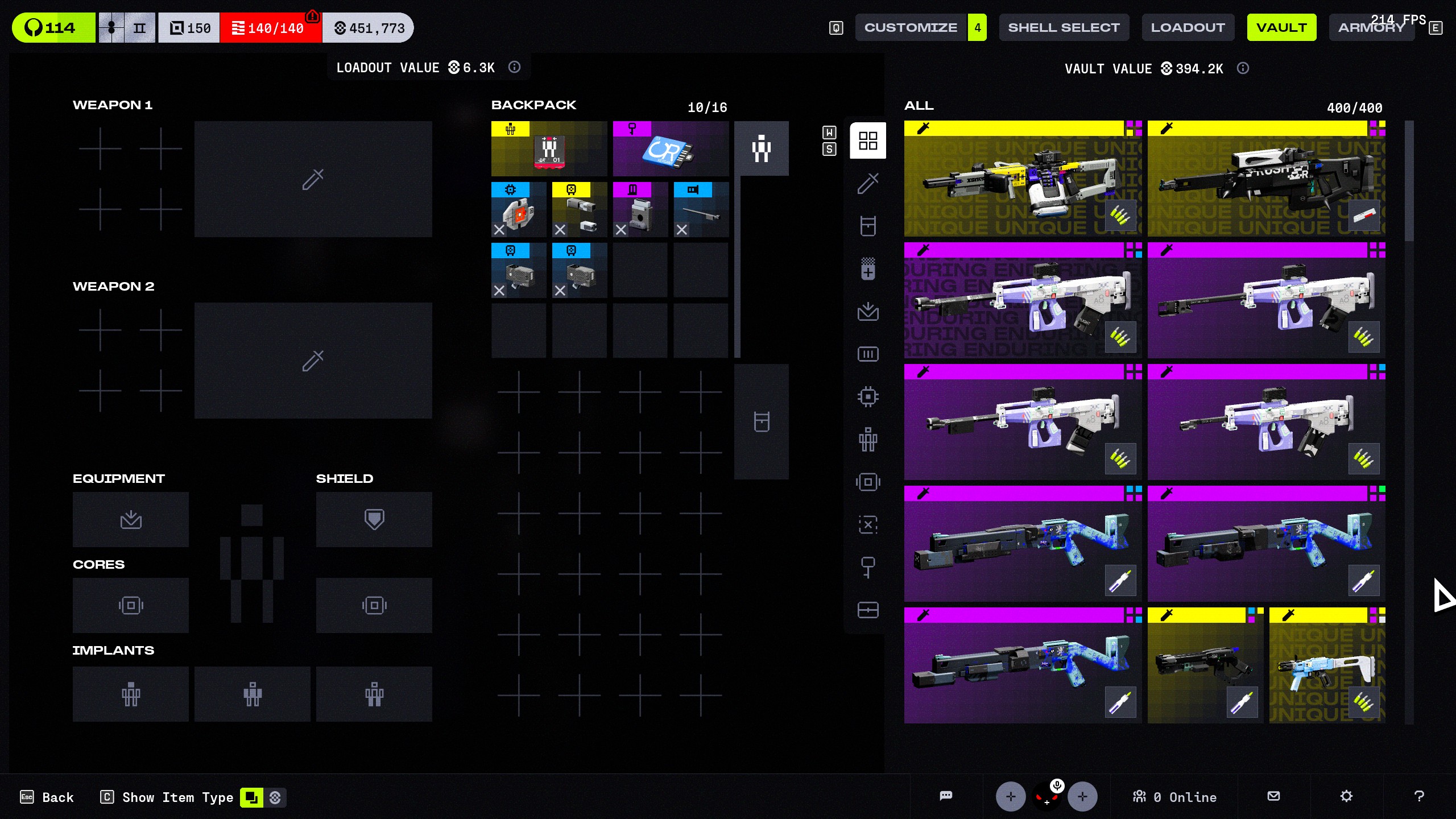Select the yellow implant item in backpack
1456x819 pixels.
coord(549,149)
